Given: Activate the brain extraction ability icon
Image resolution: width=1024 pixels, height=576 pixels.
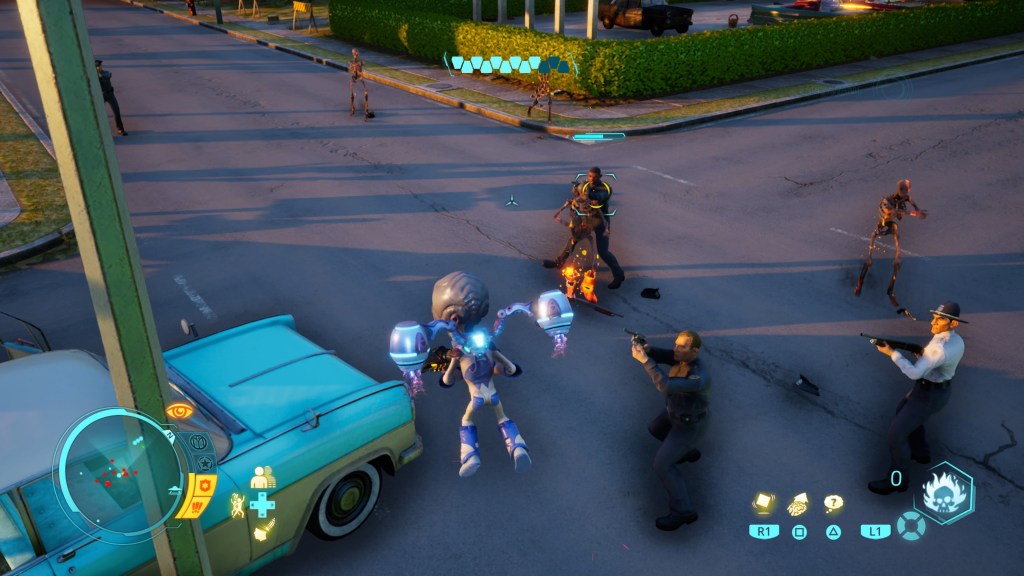Looking at the screenshot, I should (x=798, y=504).
